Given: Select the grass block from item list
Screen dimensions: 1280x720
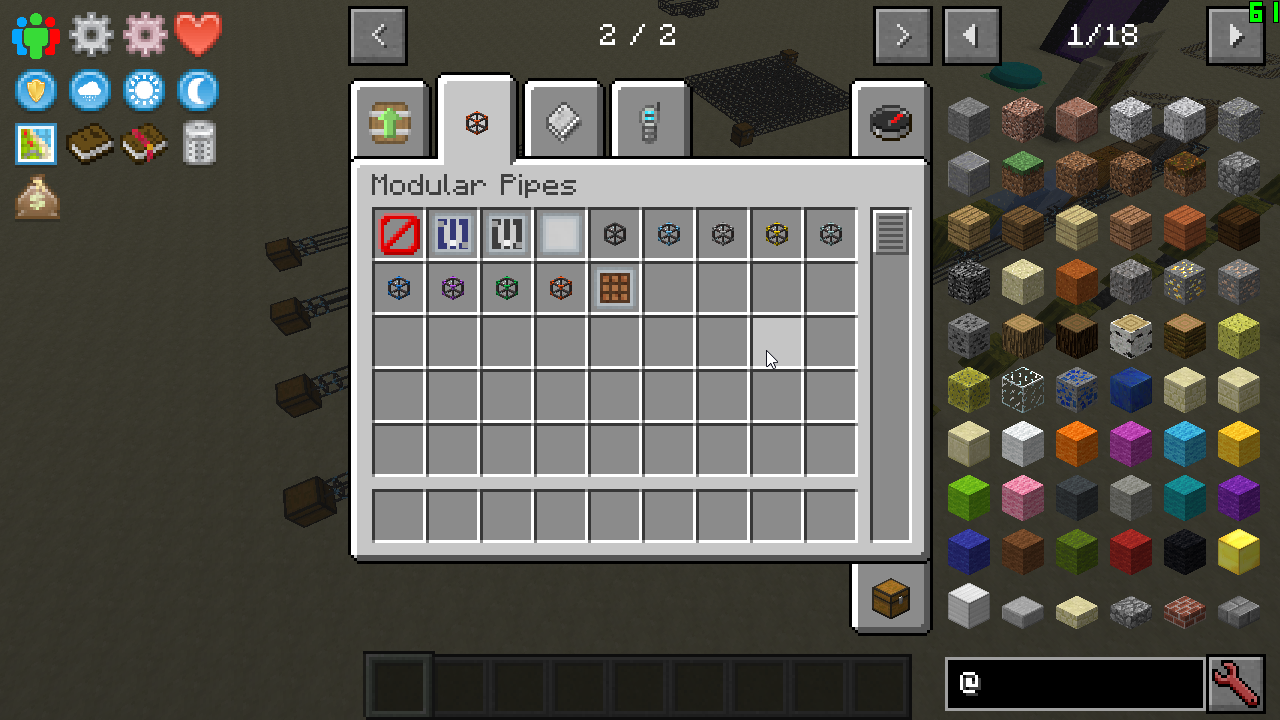Looking at the screenshot, I should click(x=1022, y=173).
